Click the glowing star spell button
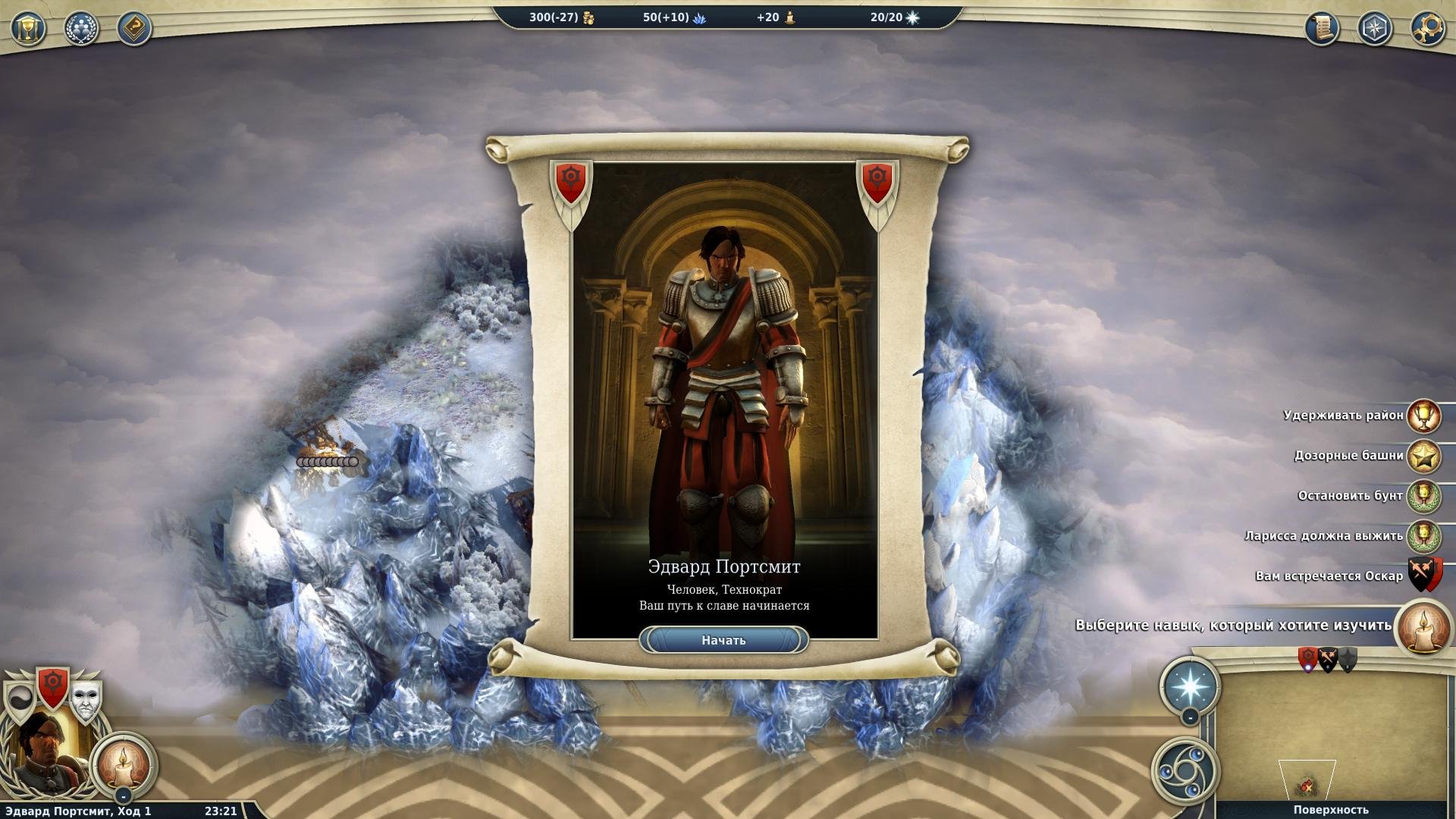The height and width of the screenshot is (819, 1456). [1190, 686]
